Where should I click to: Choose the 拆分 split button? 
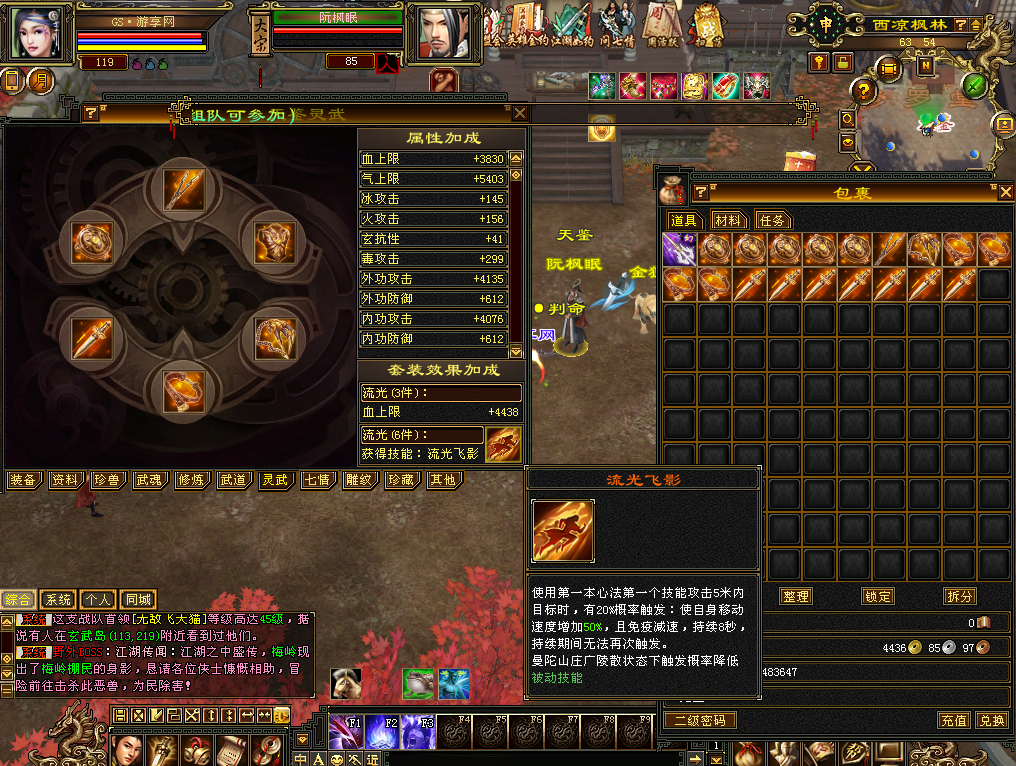[959, 596]
